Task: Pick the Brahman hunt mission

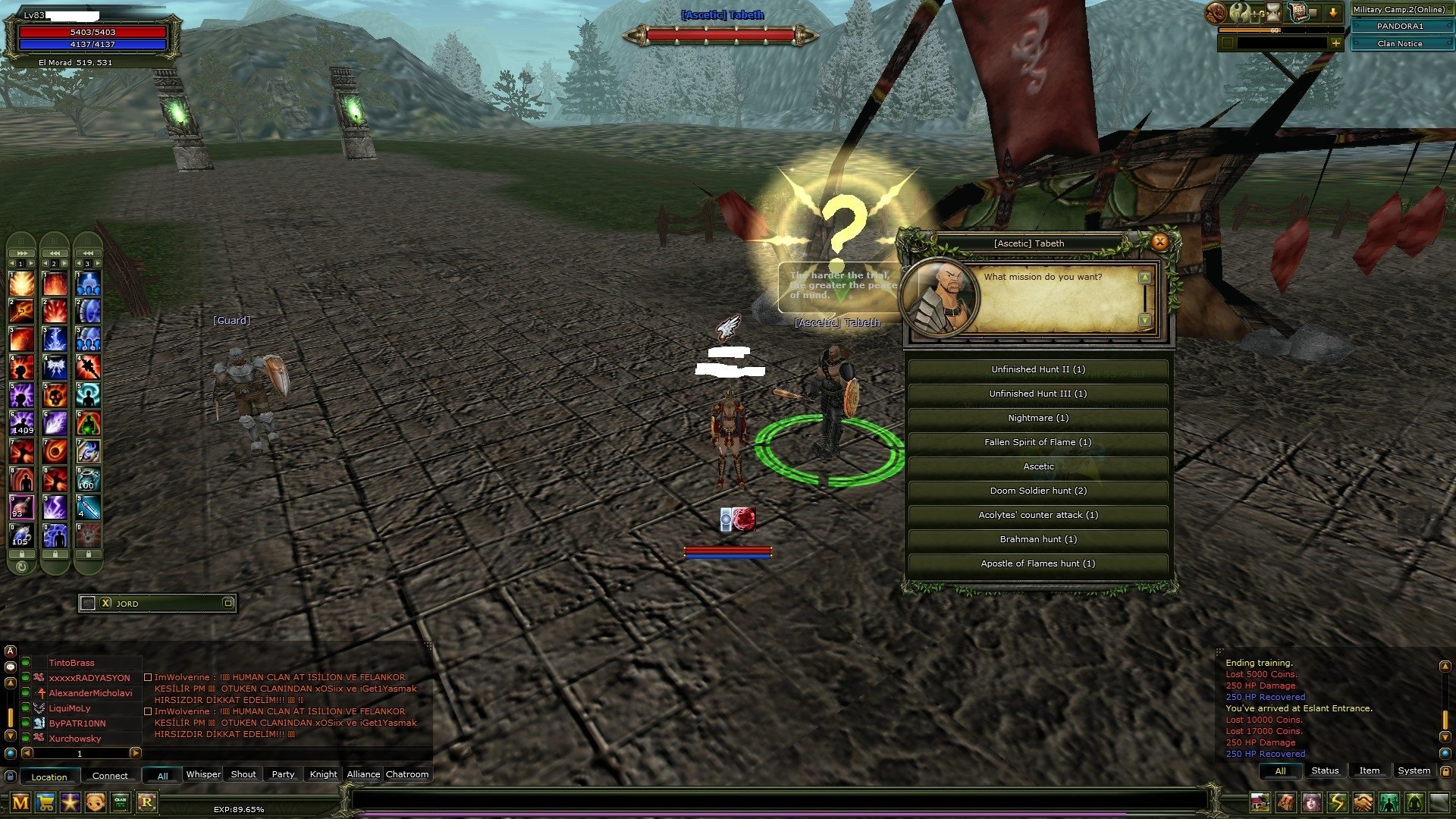Action: coord(1037,539)
